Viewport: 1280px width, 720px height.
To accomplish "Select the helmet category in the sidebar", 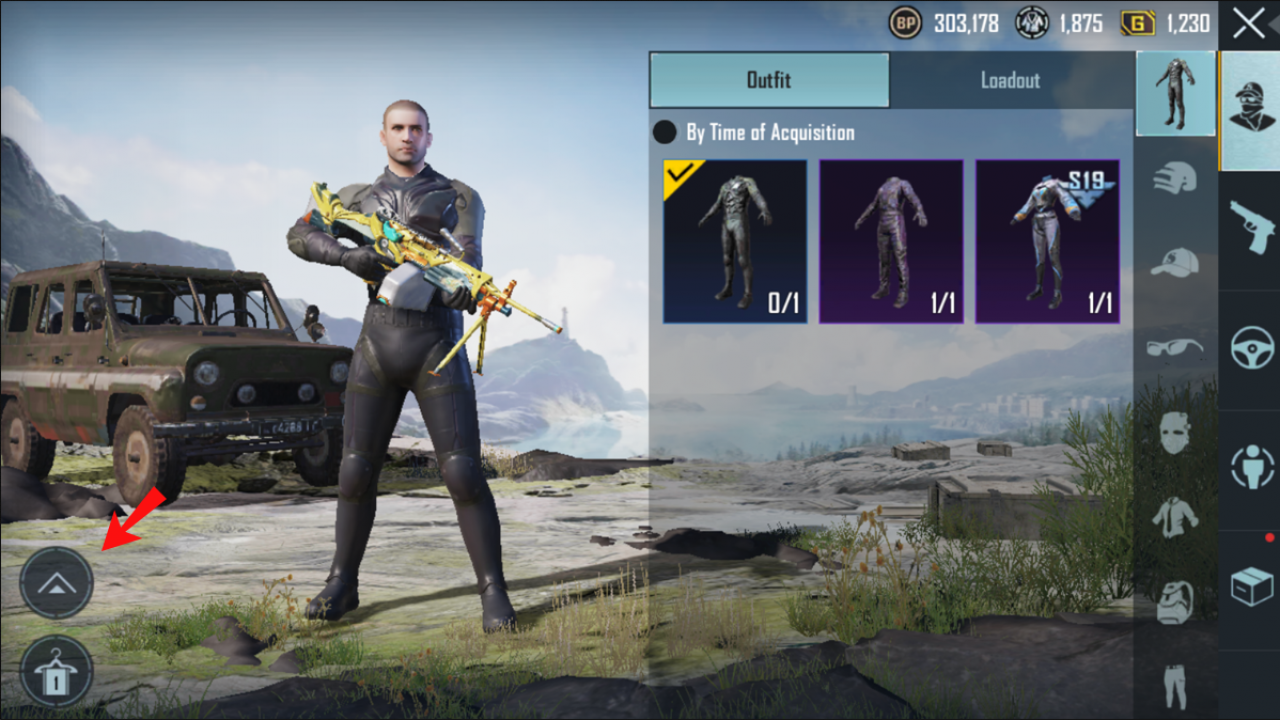I will coord(1176,176).
